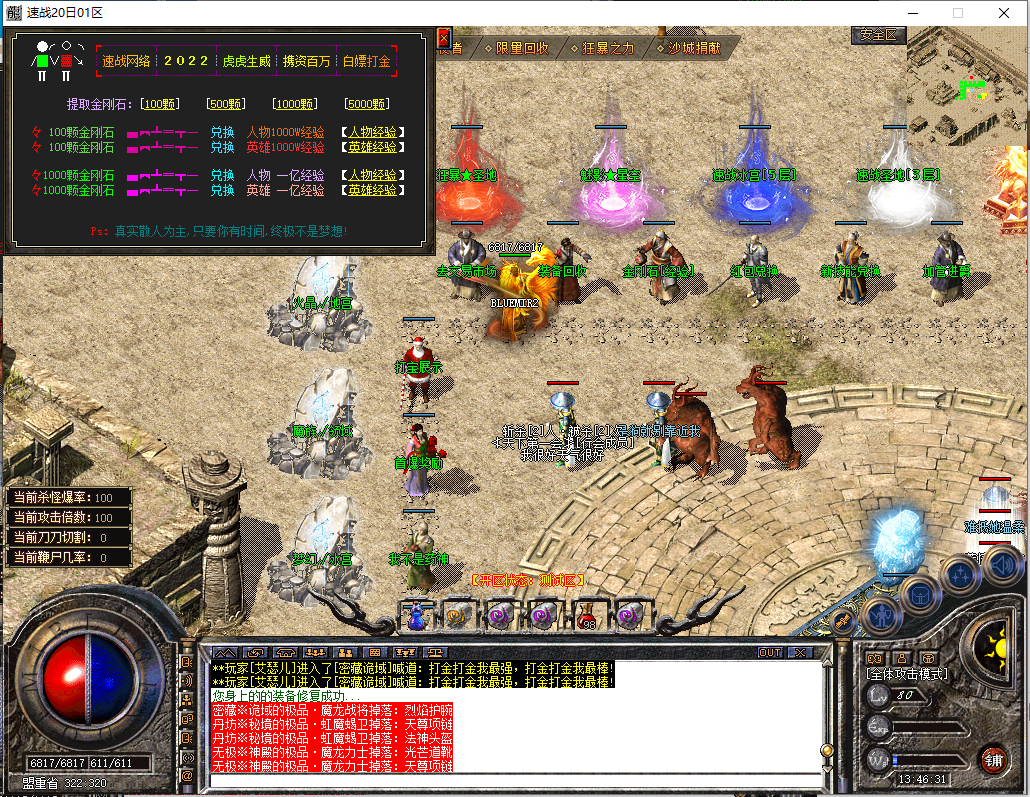Click the OUT button above the chat
This screenshot has height=797, width=1030.
click(x=769, y=652)
